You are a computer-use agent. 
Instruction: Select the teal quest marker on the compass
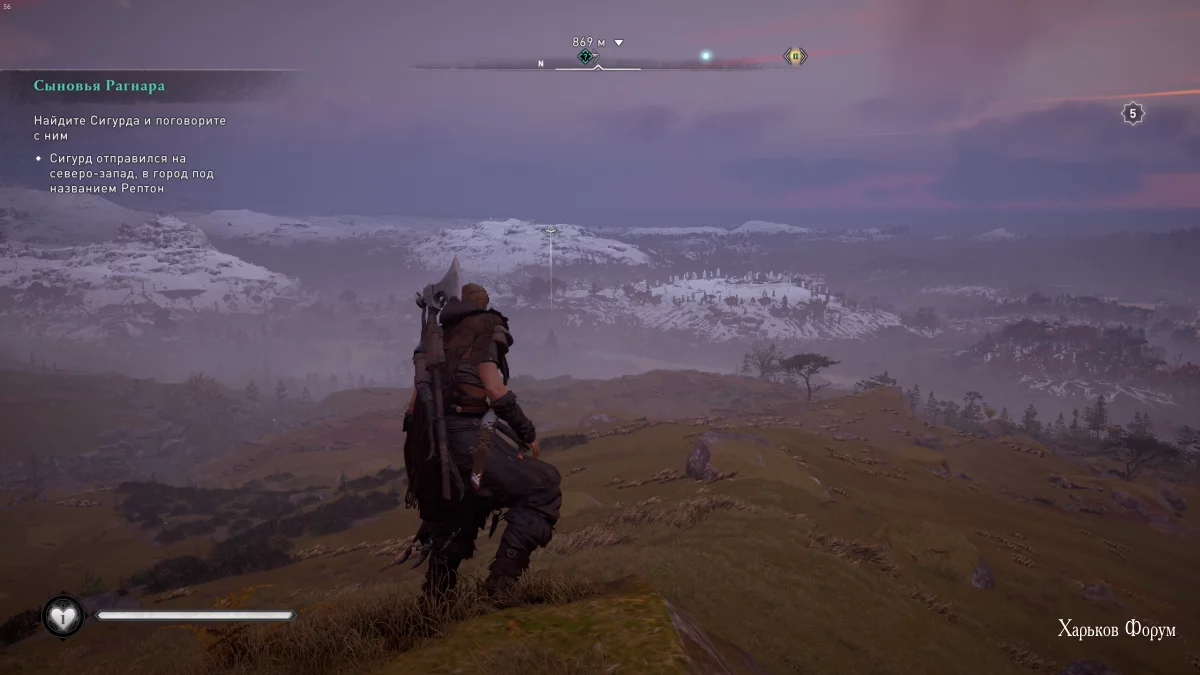(586, 57)
